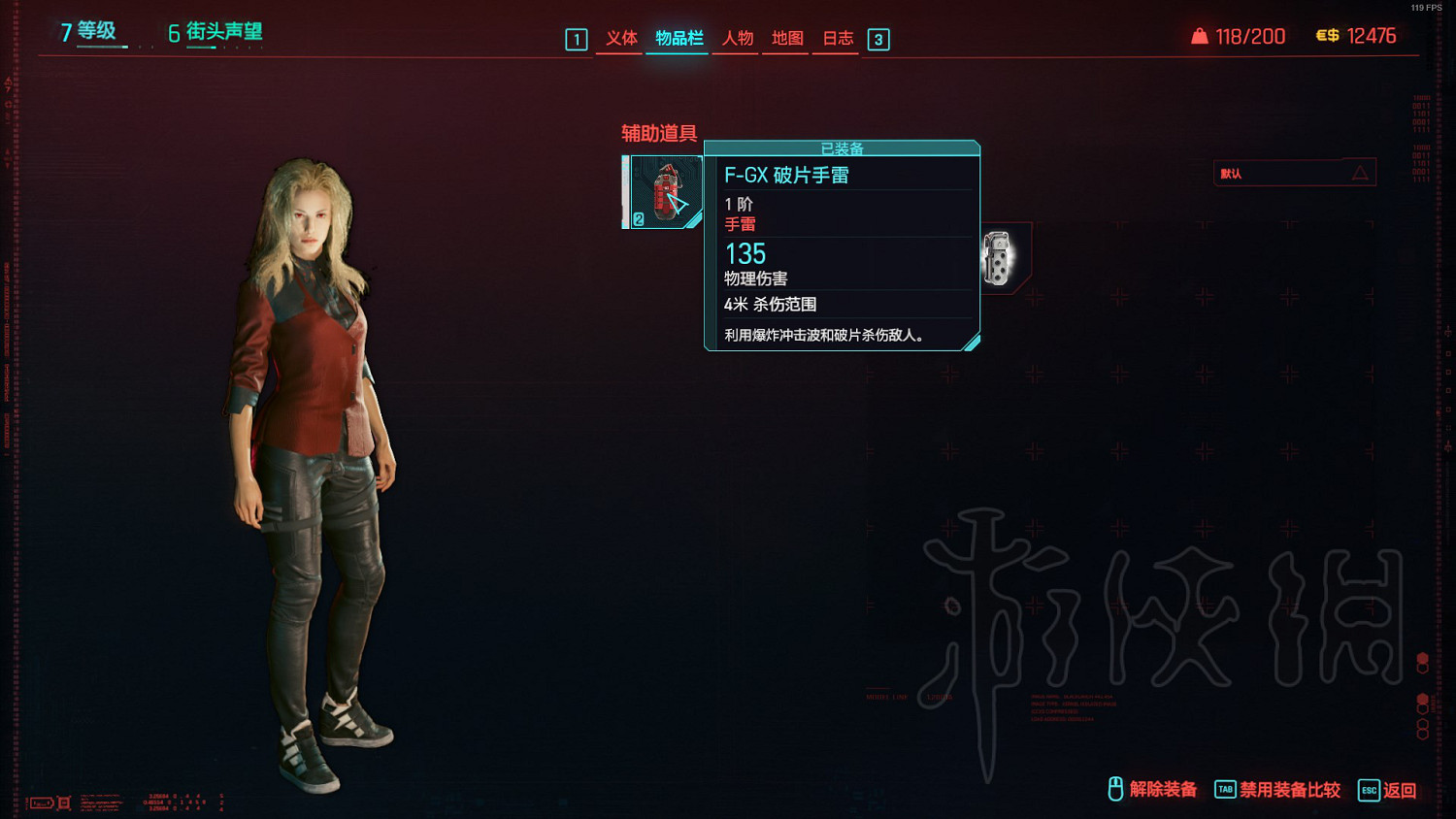Select the equipped F-GX grenade slot
Screen dimensions: 1456x819
point(664,192)
